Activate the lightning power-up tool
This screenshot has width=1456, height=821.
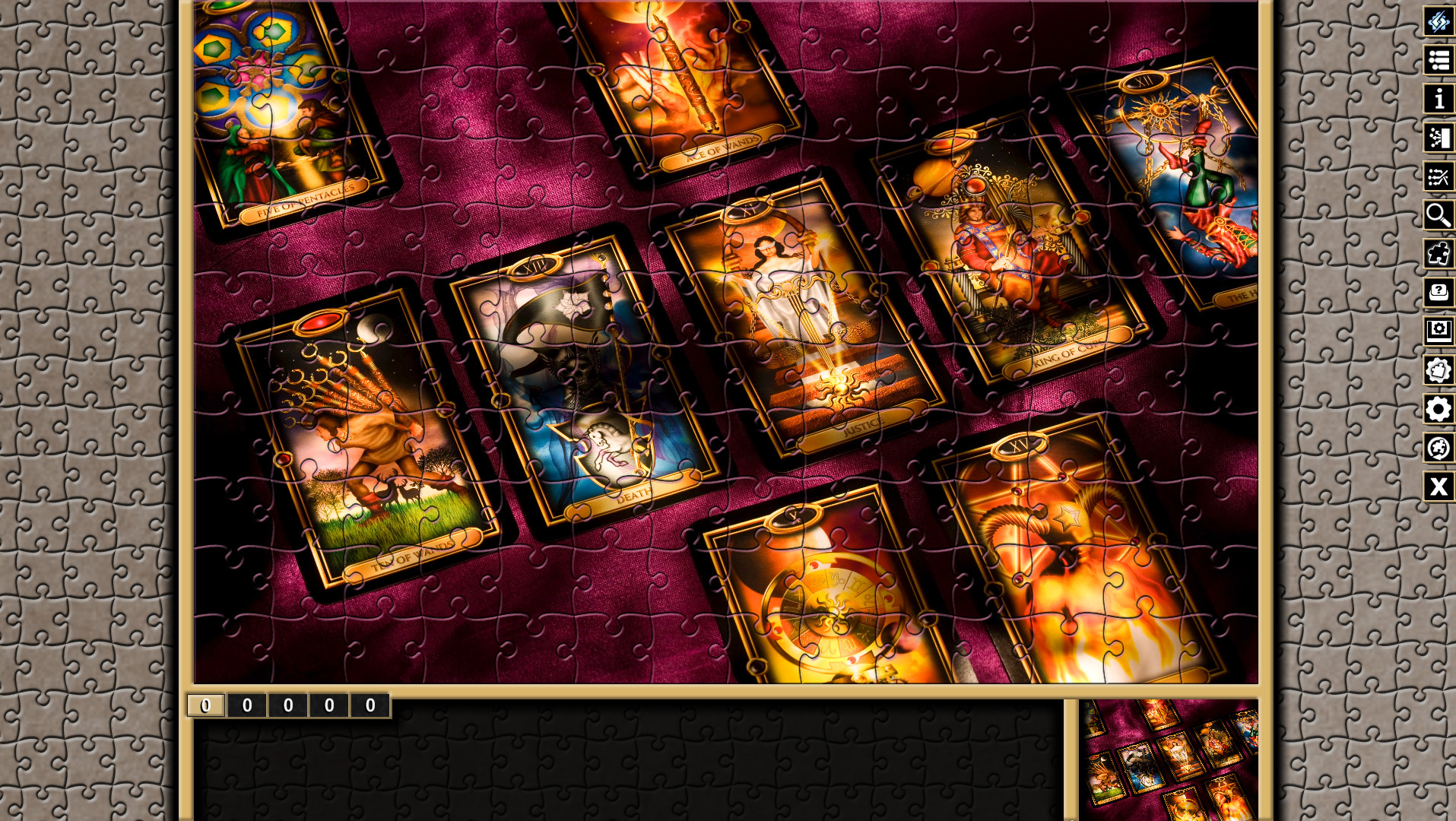1438,23
